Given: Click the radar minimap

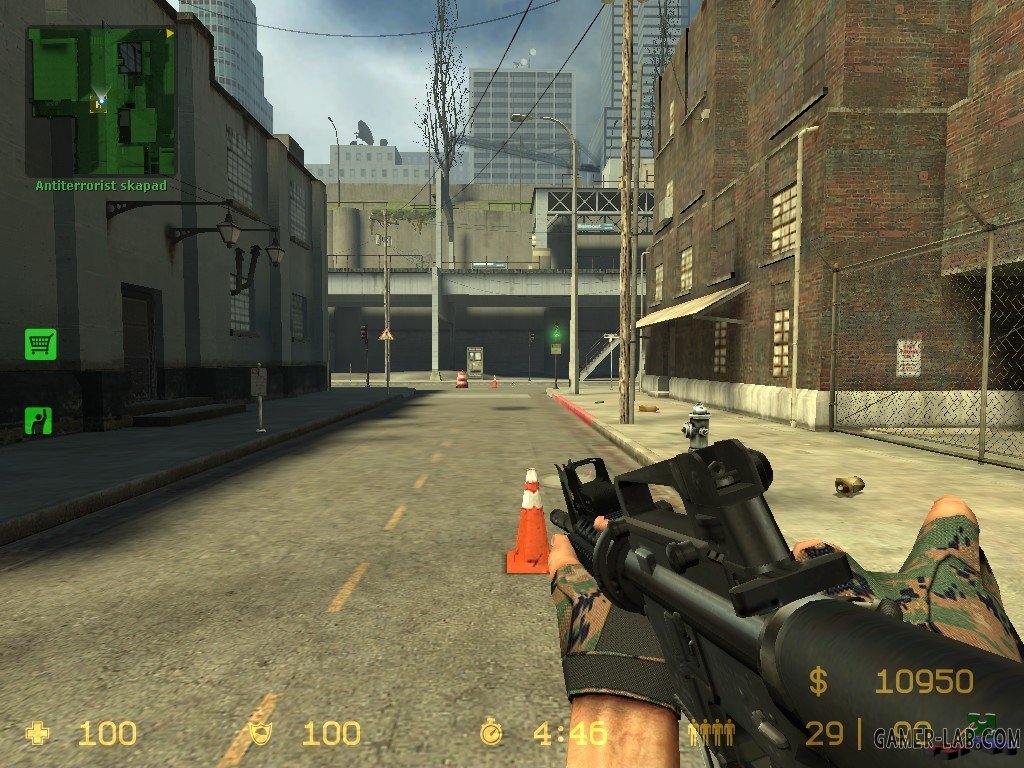Looking at the screenshot, I should point(101,101).
